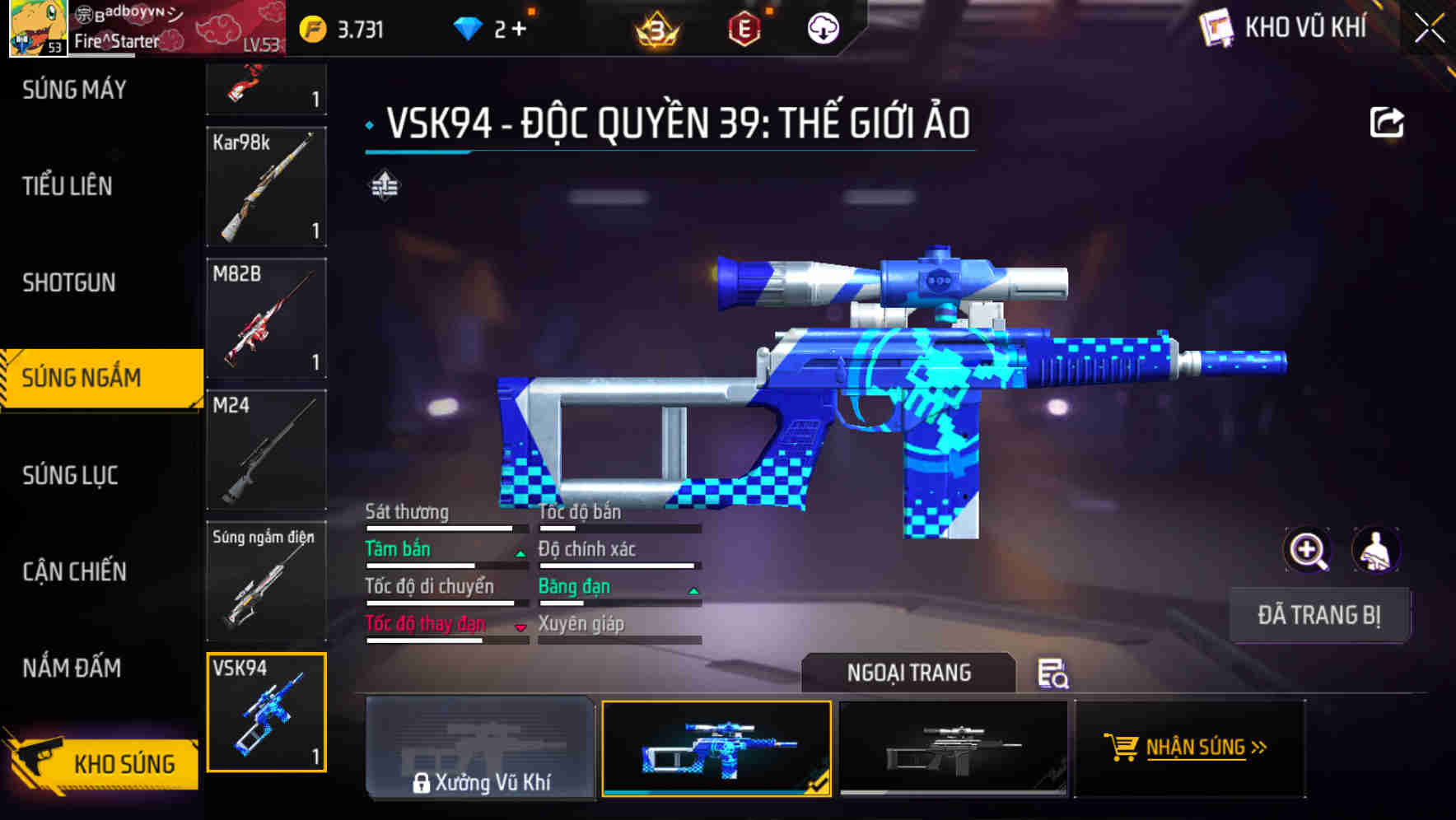Open the Ngoại Trang tab
The image size is (1456, 820).
909,673
